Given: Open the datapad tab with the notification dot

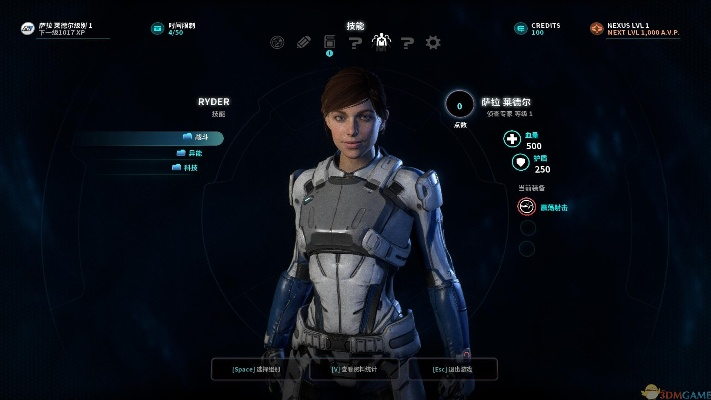Looking at the screenshot, I should [329, 42].
